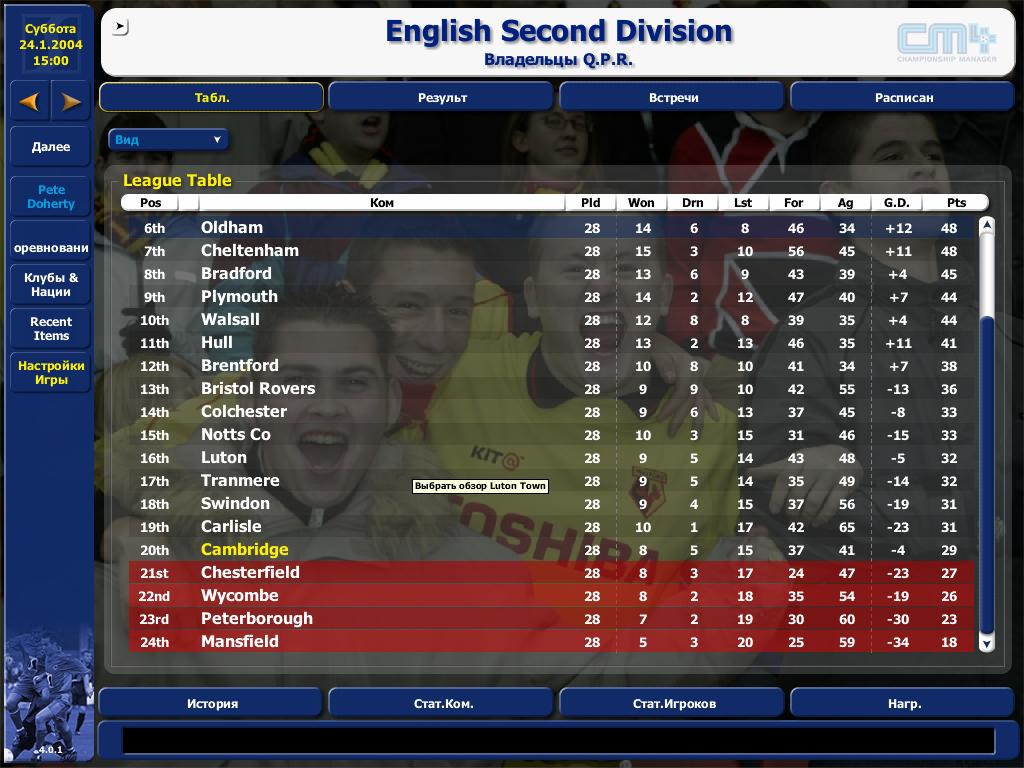Open Pete Doherty manager menu
The width and height of the screenshot is (1024, 768).
[51, 197]
